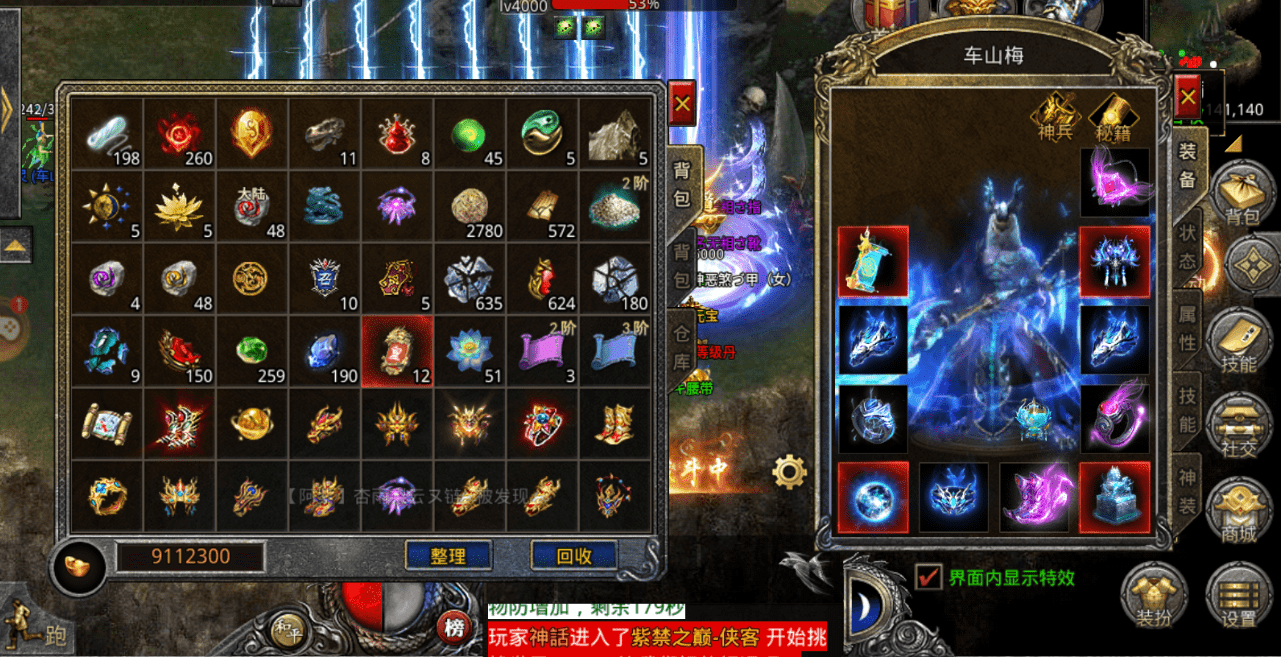1281x657 pixels.
Task: Click the 回收 recycle button
Action: (x=573, y=555)
